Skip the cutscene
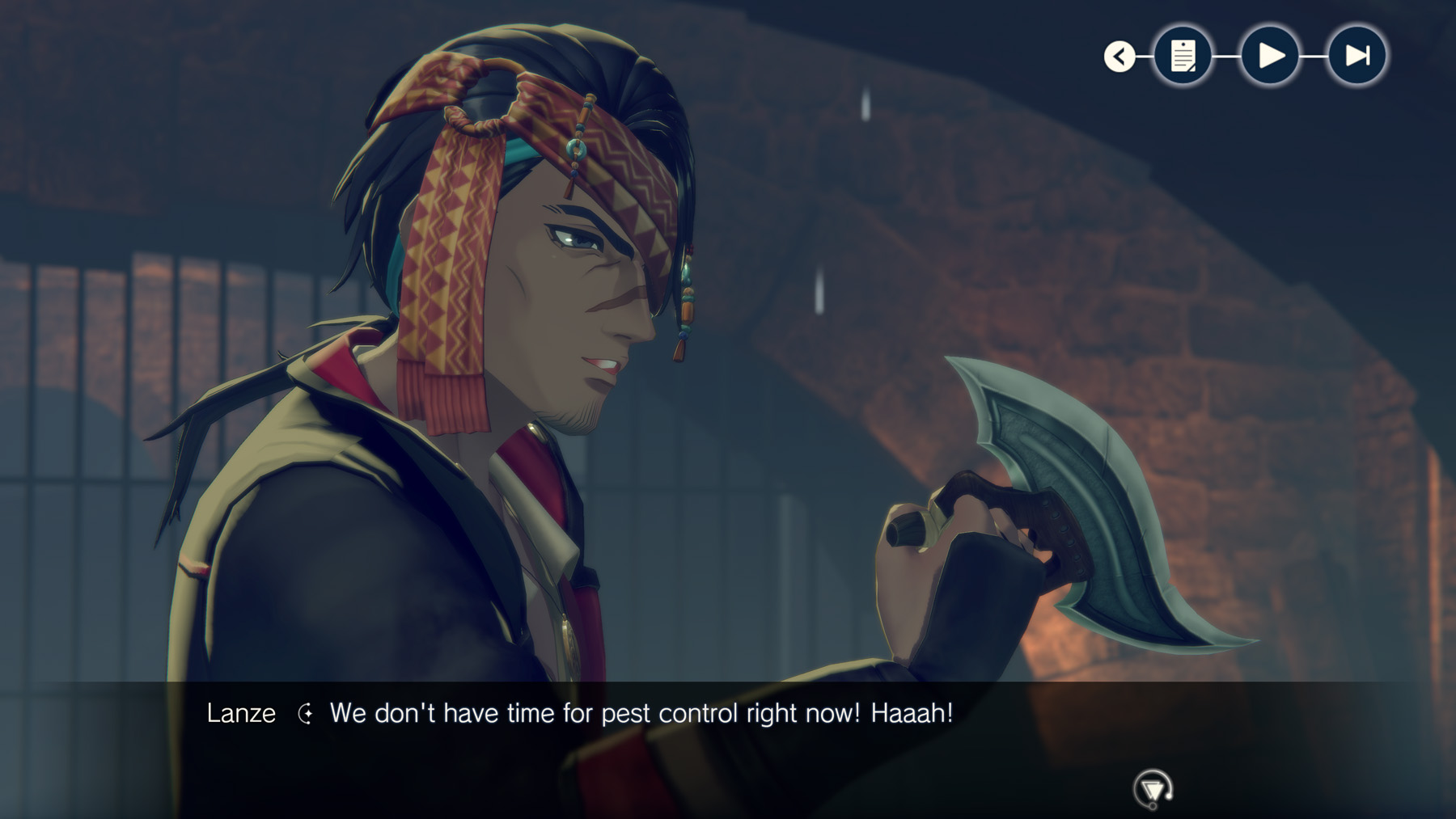Viewport: 1456px width, 819px height. click(x=1357, y=56)
